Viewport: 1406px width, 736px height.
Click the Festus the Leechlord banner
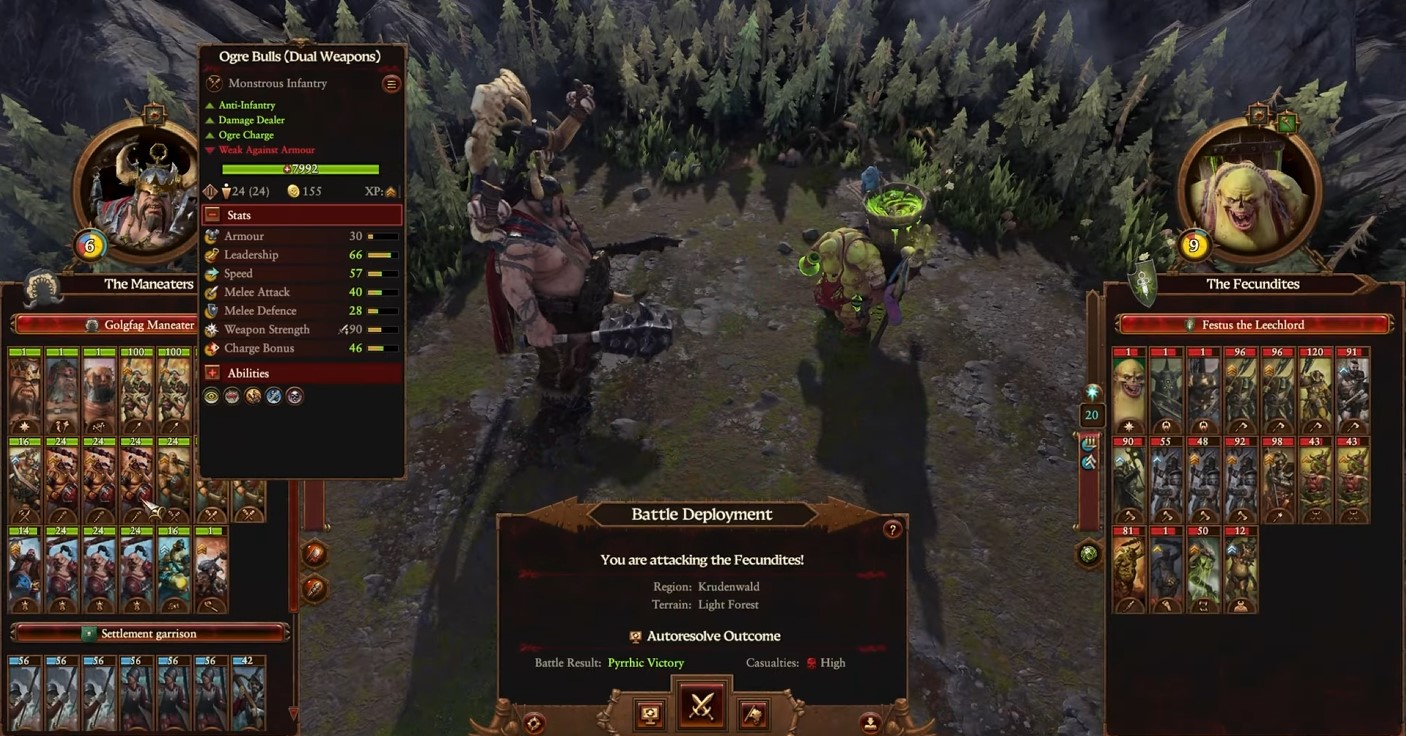click(1250, 323)
